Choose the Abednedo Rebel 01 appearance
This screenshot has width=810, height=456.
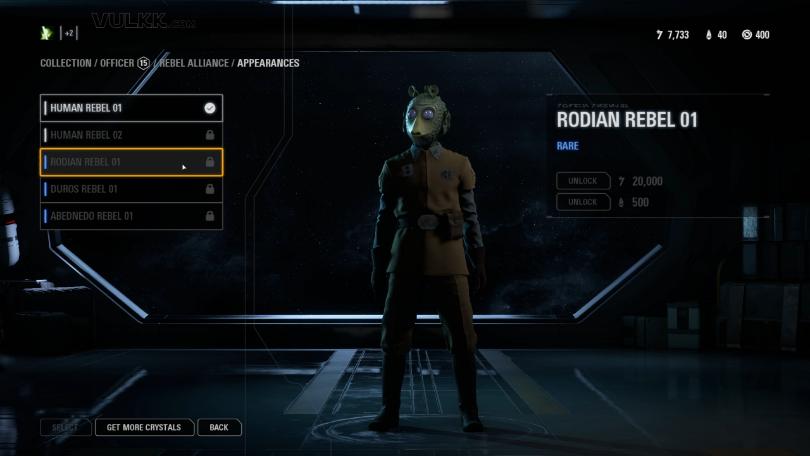(130, 216)
